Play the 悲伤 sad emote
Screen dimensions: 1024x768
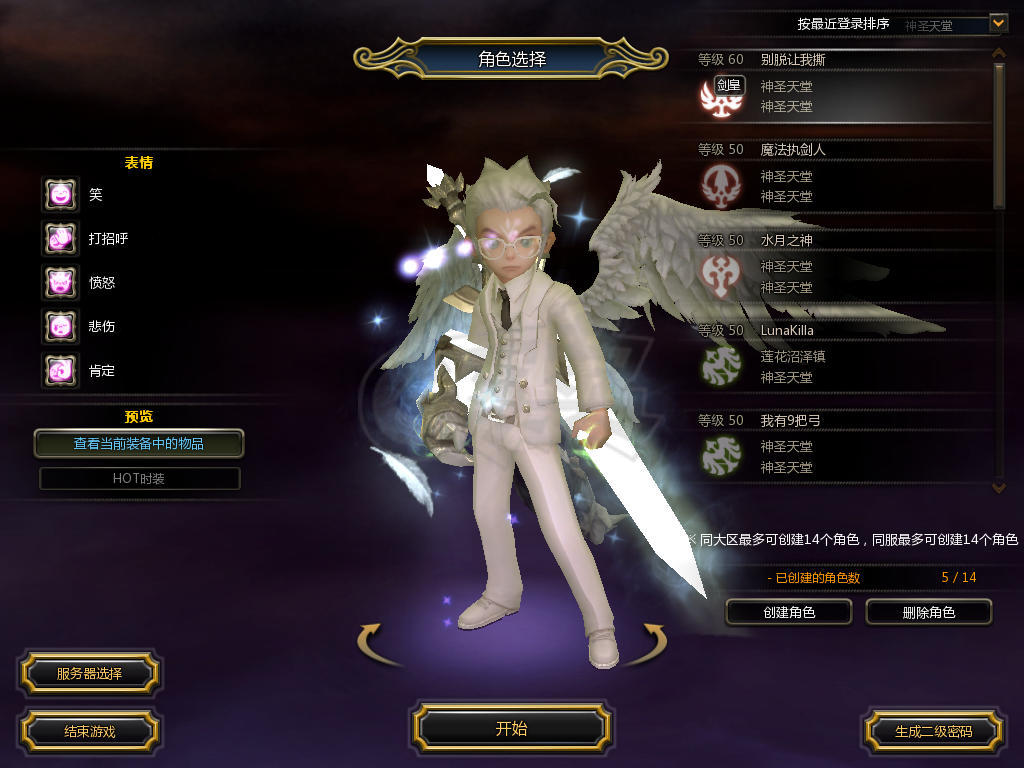[60, 327]
